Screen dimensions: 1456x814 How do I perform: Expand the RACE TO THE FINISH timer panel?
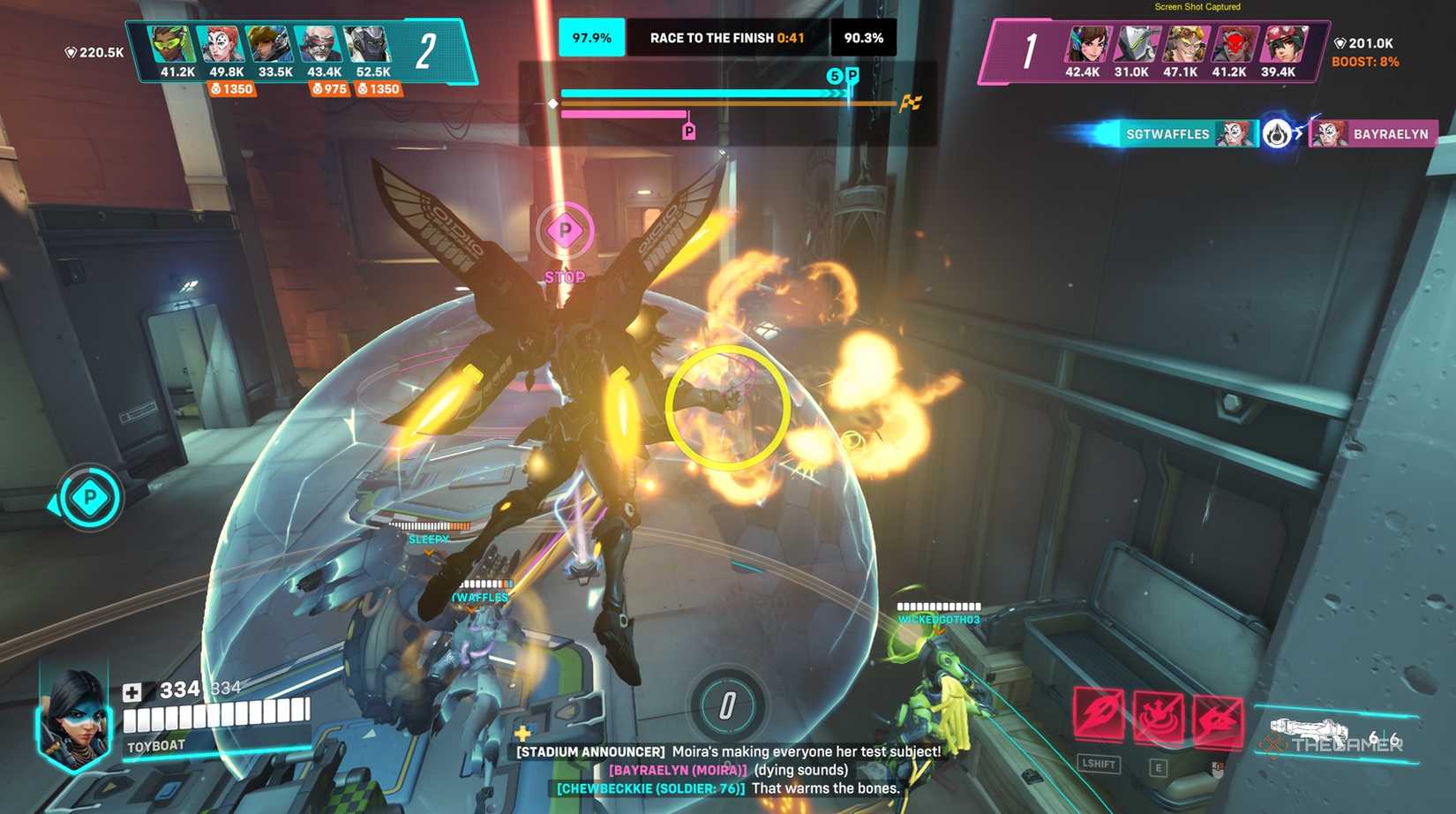(726, 39)
